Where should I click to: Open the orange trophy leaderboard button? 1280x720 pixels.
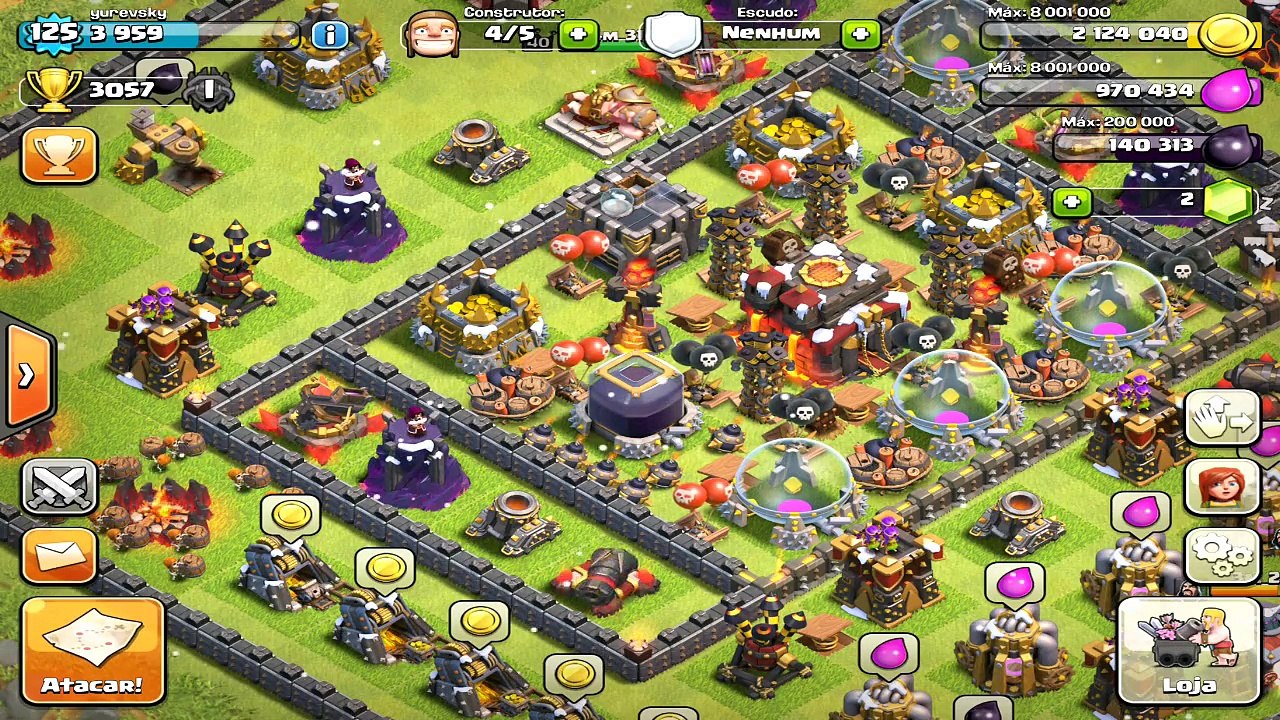(x=59, y=154)
